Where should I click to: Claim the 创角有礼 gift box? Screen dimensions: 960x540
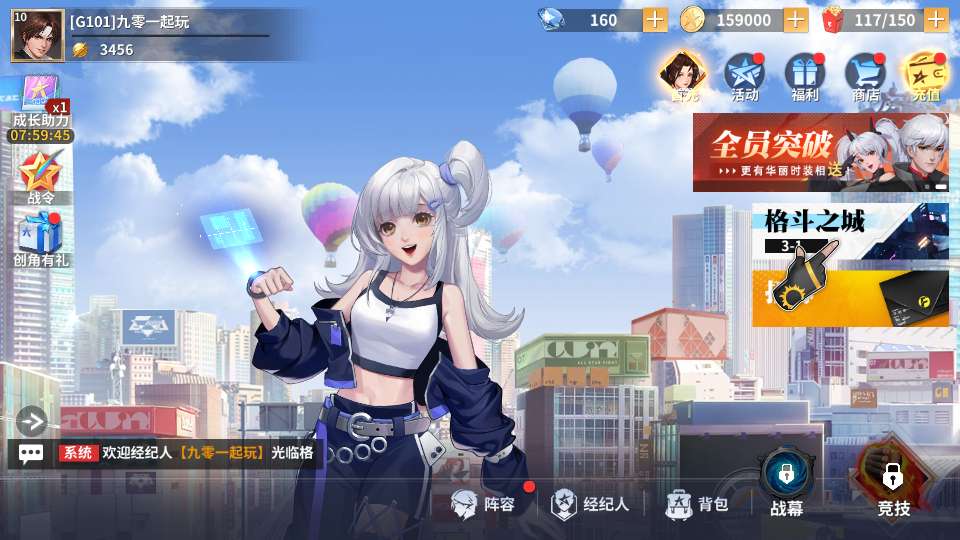point(41,240)
